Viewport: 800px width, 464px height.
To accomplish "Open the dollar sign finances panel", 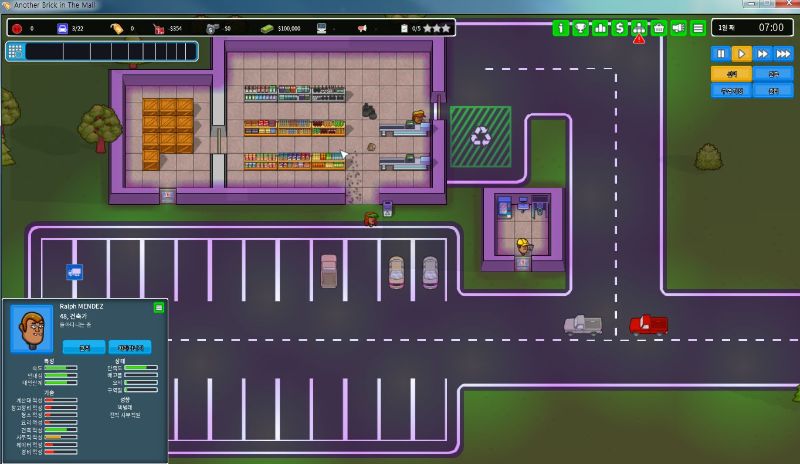I will 620,28.
